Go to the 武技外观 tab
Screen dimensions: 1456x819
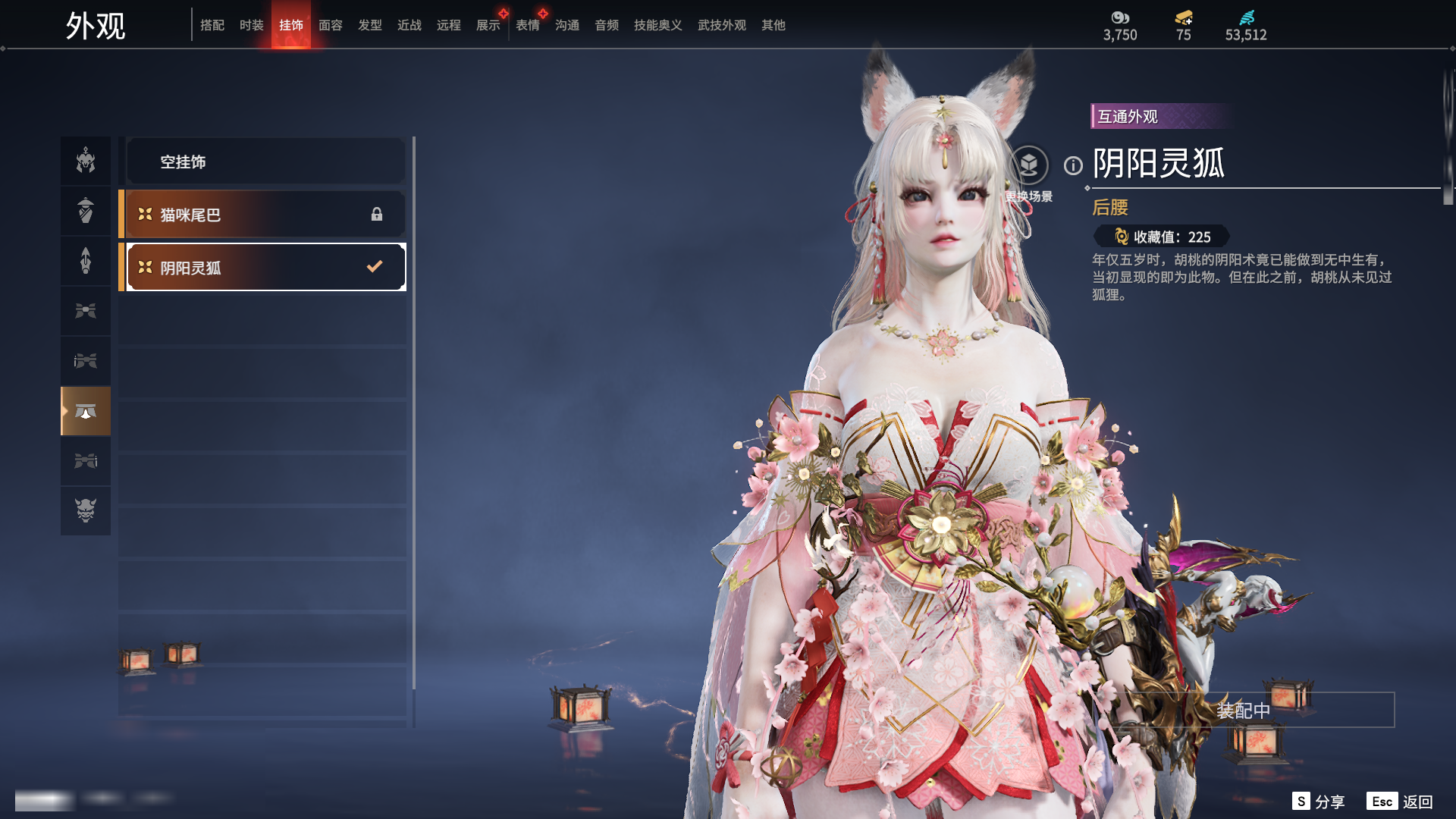(722, 25)
